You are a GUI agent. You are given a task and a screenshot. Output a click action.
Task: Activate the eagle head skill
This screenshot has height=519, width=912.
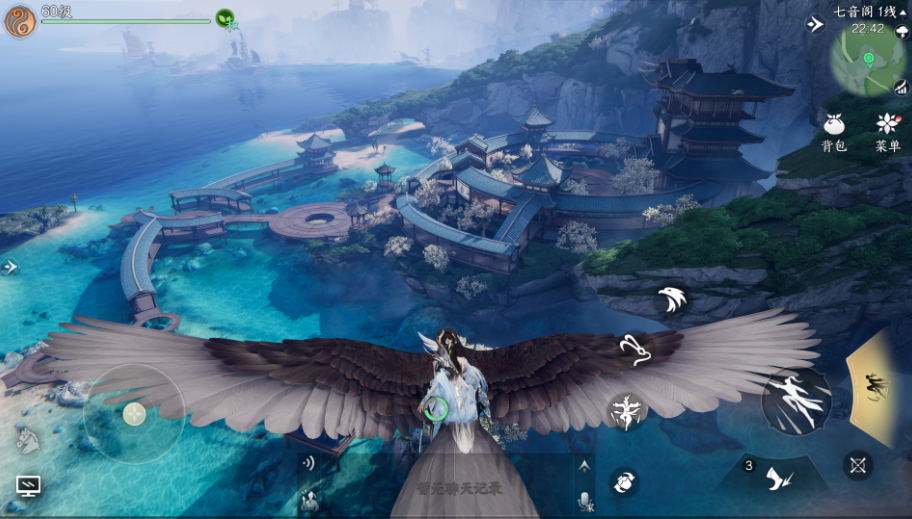point(671,299)
